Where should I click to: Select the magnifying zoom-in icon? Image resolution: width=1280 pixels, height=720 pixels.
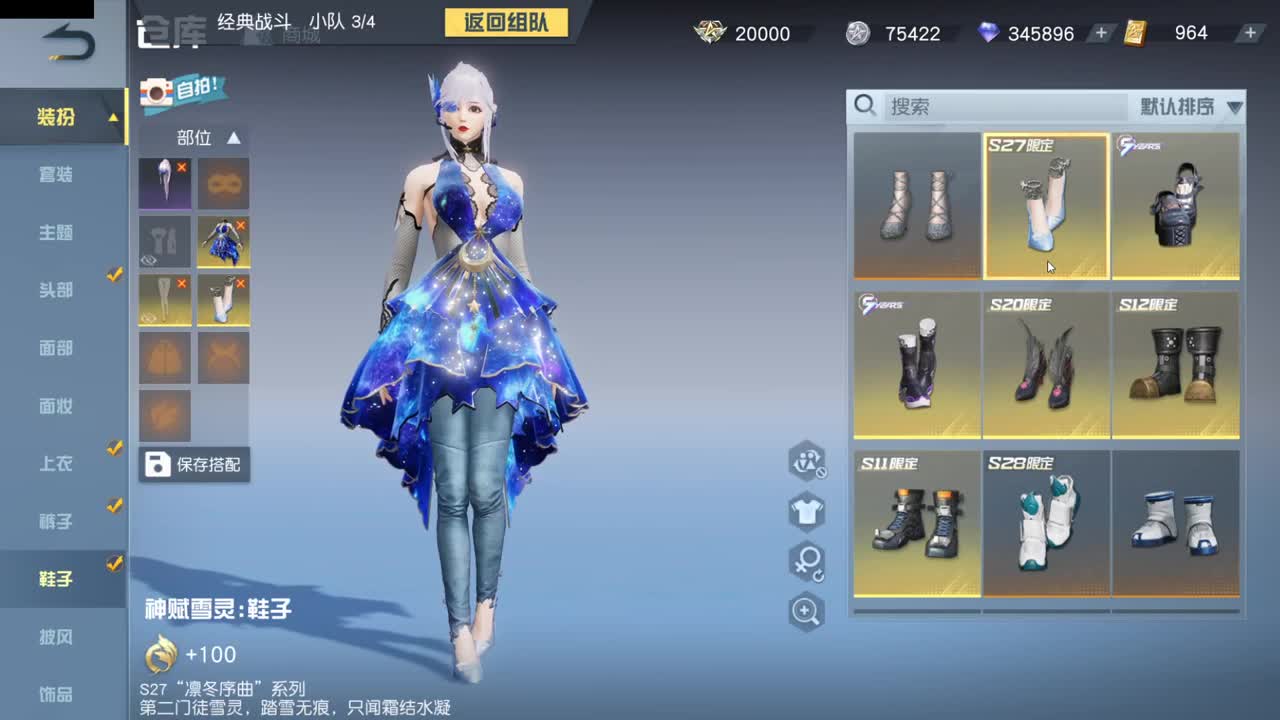807,611
